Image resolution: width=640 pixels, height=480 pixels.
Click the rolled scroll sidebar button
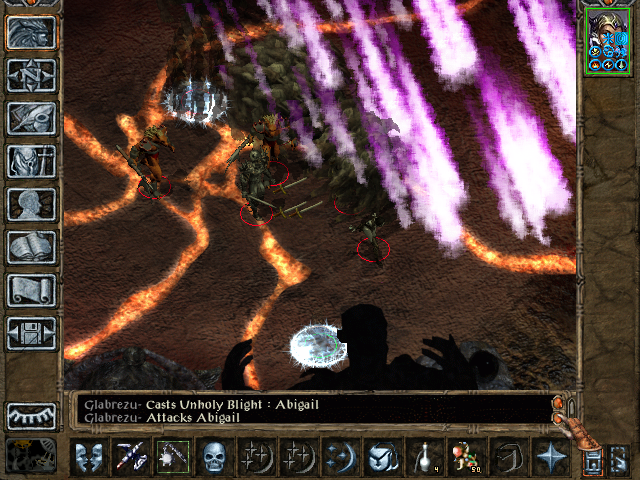[x=31, y=290]
